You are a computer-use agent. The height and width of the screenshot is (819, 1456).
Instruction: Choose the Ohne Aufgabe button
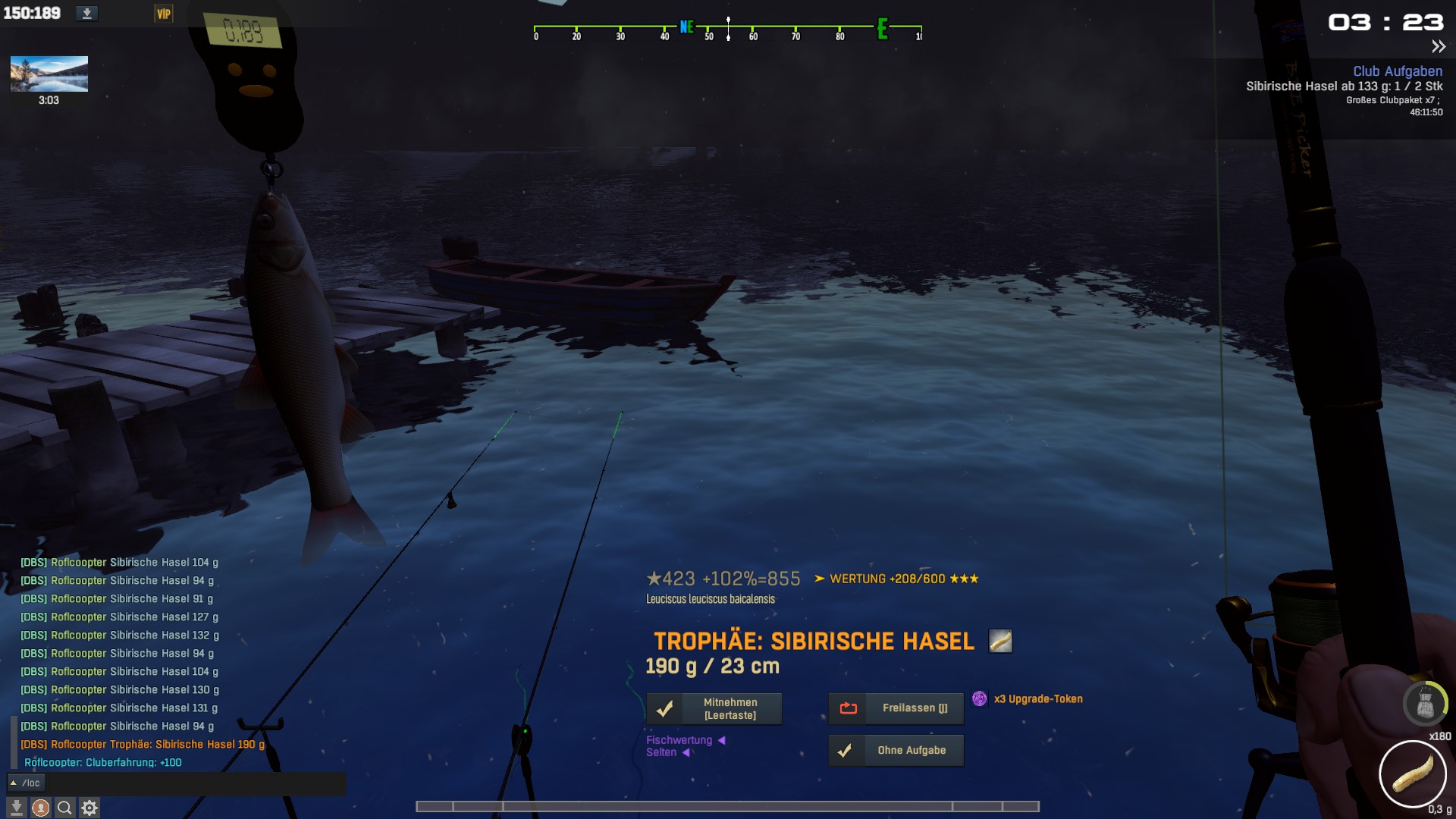(x=896, y=751)
